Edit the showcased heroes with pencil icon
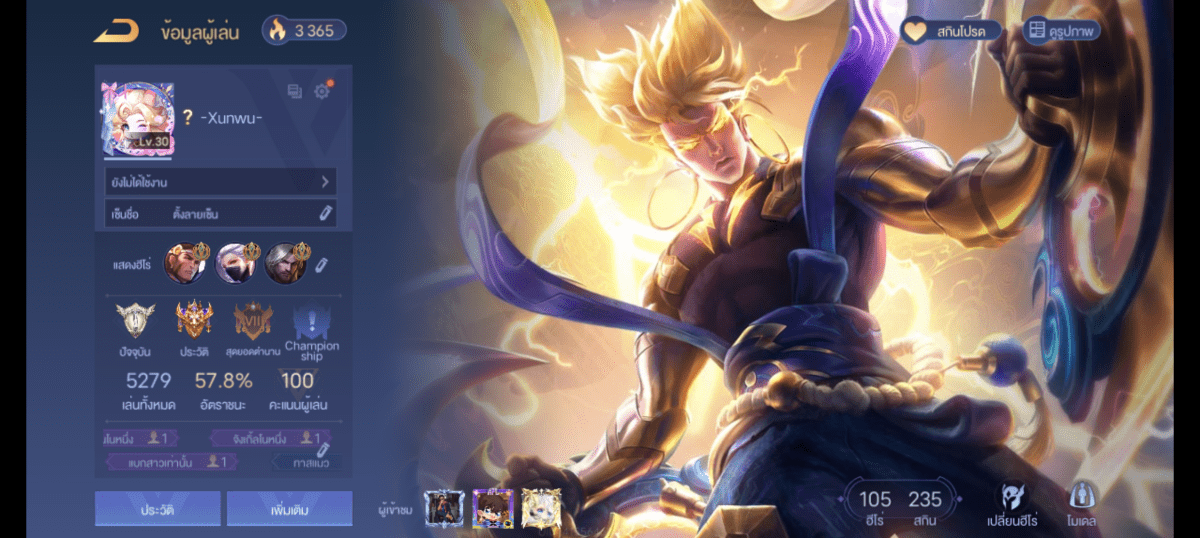Viewport: 1200px width, 538px height. [x=322, y=265]
